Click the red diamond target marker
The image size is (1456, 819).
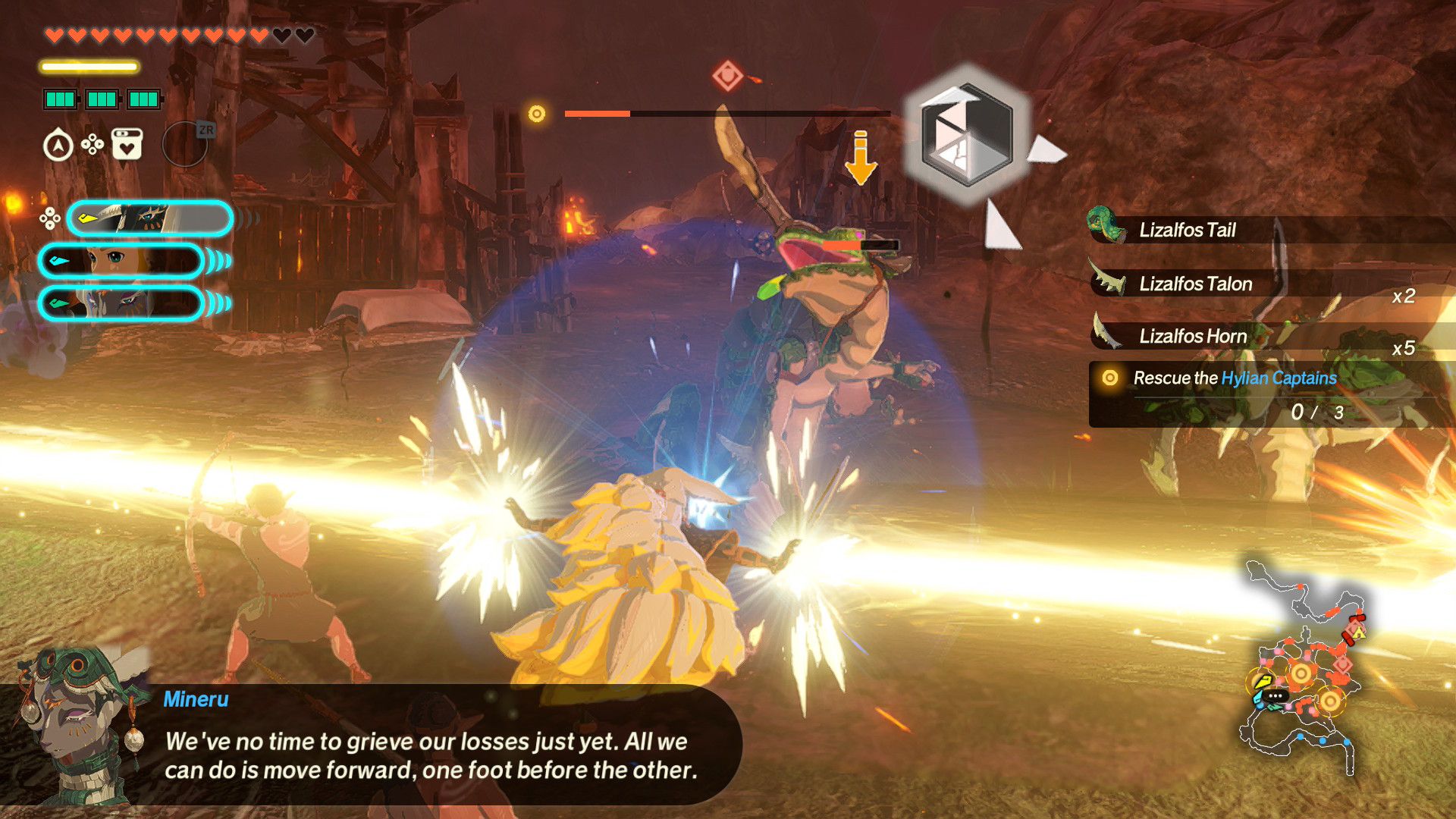point(727,76)
